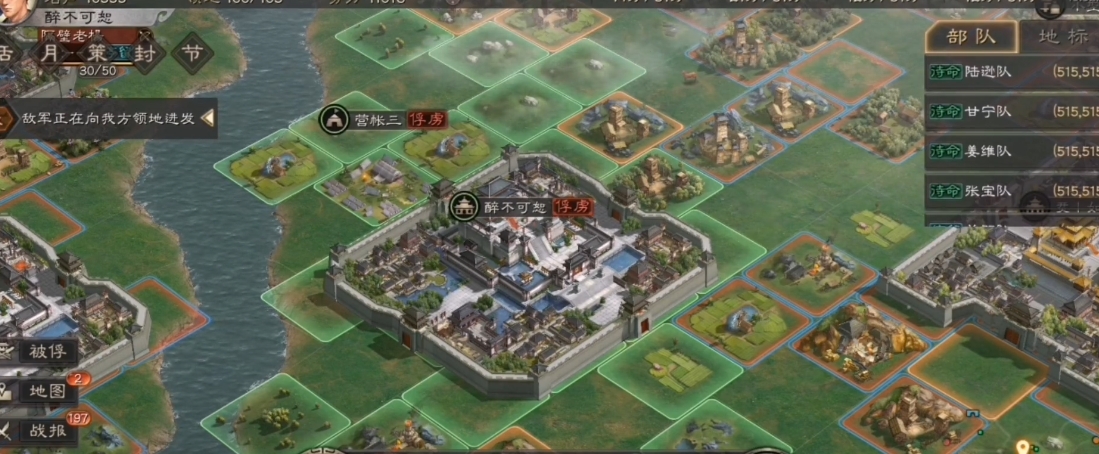Open the 策 strategy diamond button
The image size is (1099, 454).
click(97, 53)
